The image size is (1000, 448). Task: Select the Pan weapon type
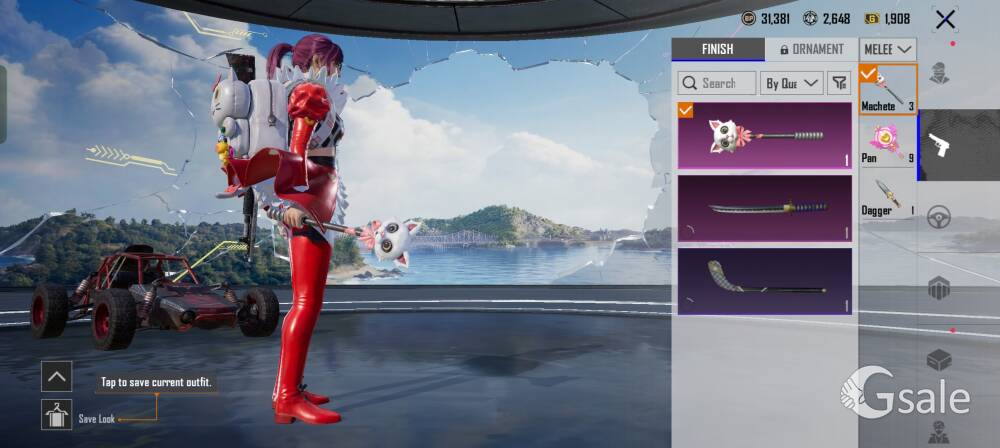[x=888, y=143]
